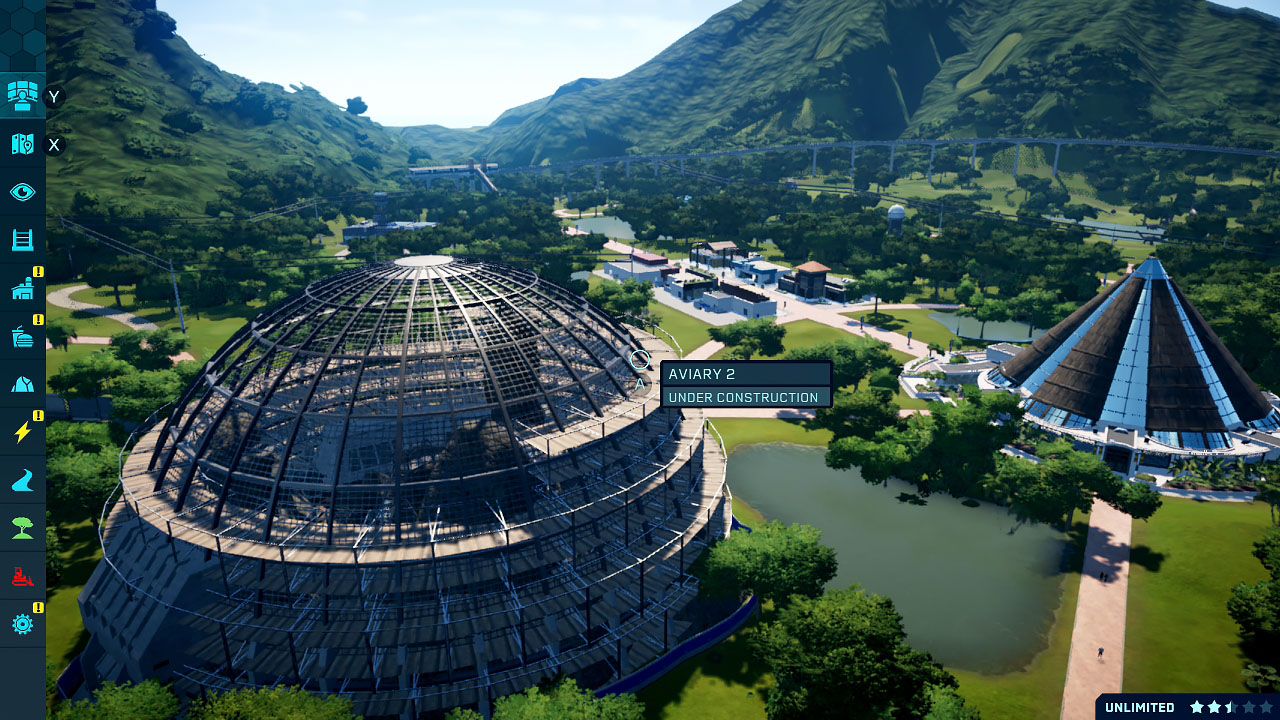This screenshot has width=1280, height=720.
Task: Click the park star rating bar
Action: [x=1232, y=707]
